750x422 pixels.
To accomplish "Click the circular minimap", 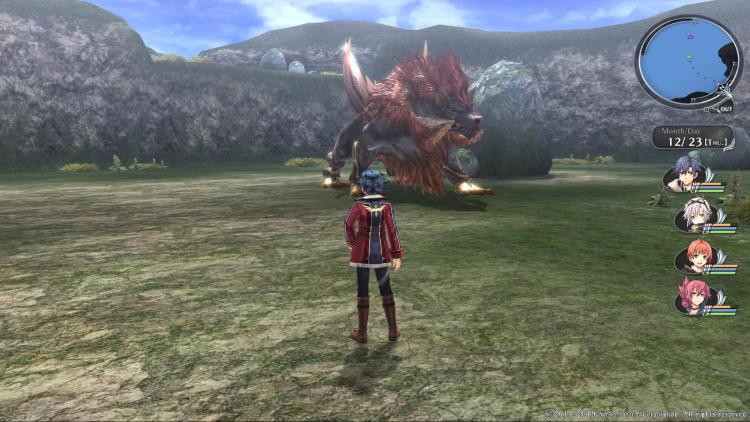I will [688, 62].
